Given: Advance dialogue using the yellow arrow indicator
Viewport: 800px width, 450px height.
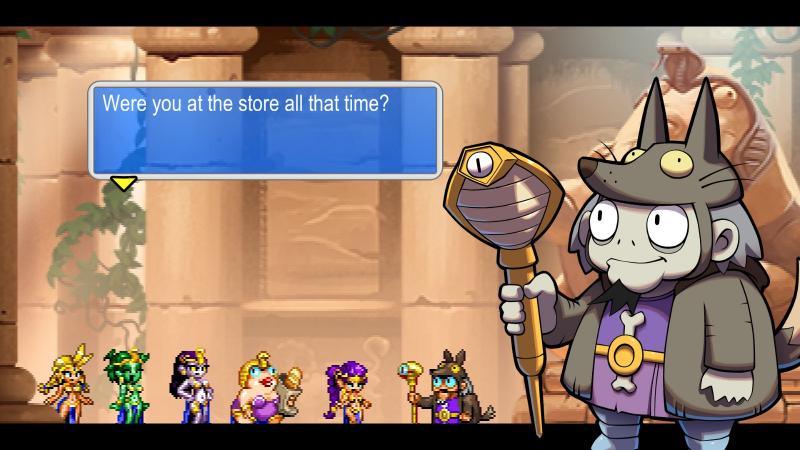Looking at the screenshot, I should click(x=123, y=183).
